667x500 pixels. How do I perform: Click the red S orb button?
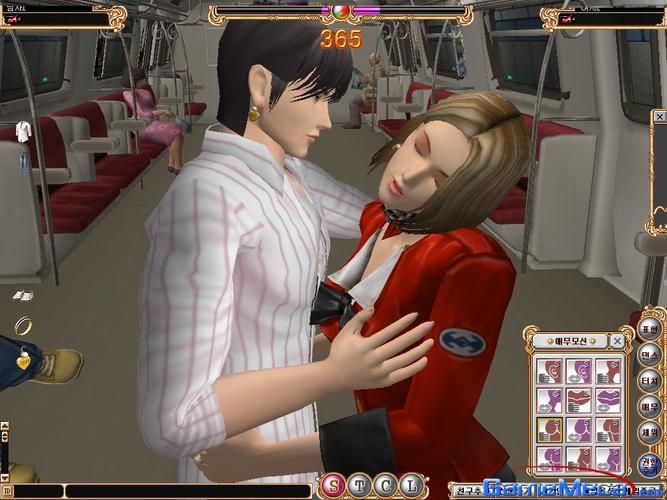(332, 487)
